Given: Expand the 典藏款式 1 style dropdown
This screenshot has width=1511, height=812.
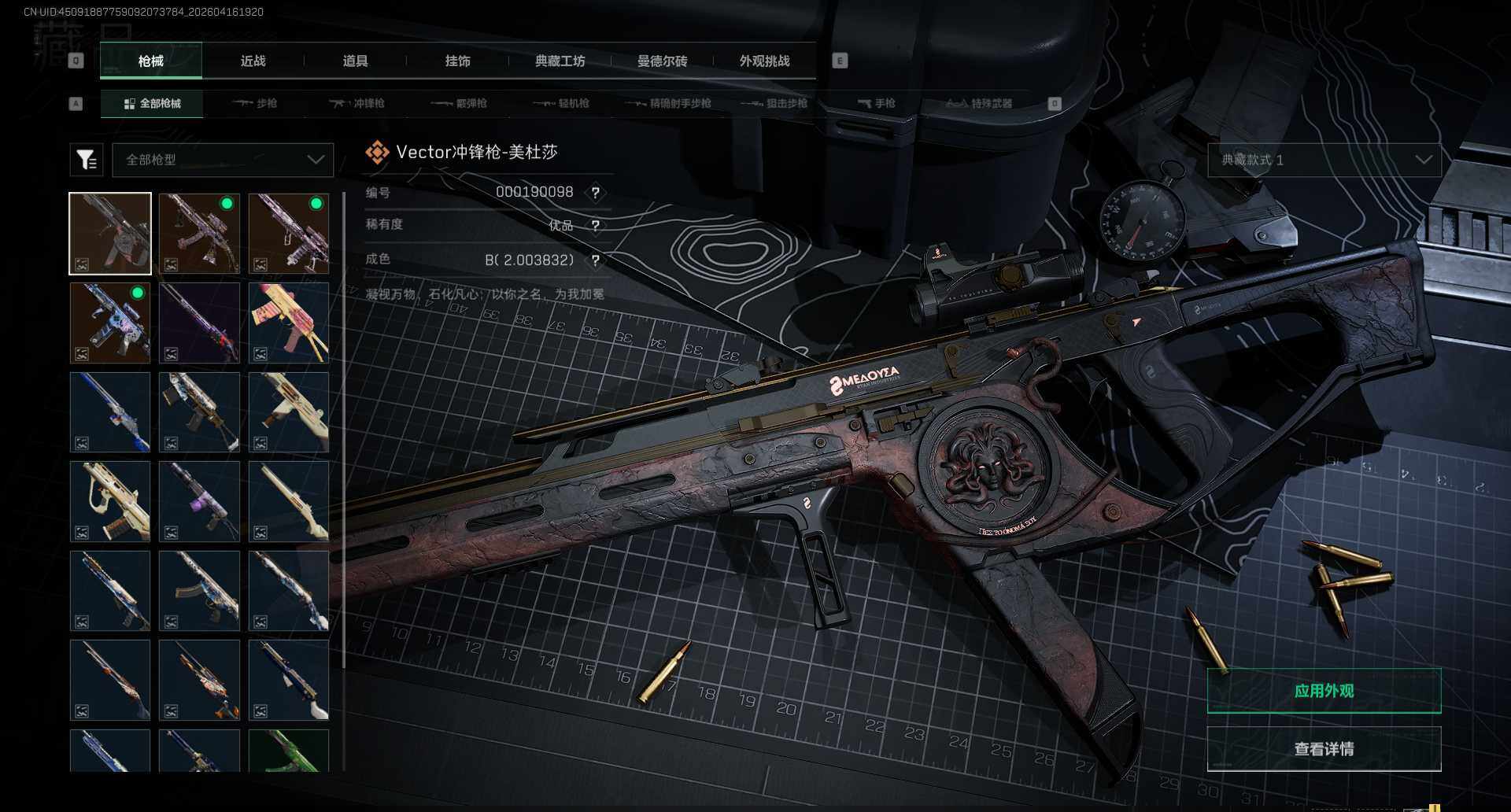Looking at the screenshot, I should 1324,160.
